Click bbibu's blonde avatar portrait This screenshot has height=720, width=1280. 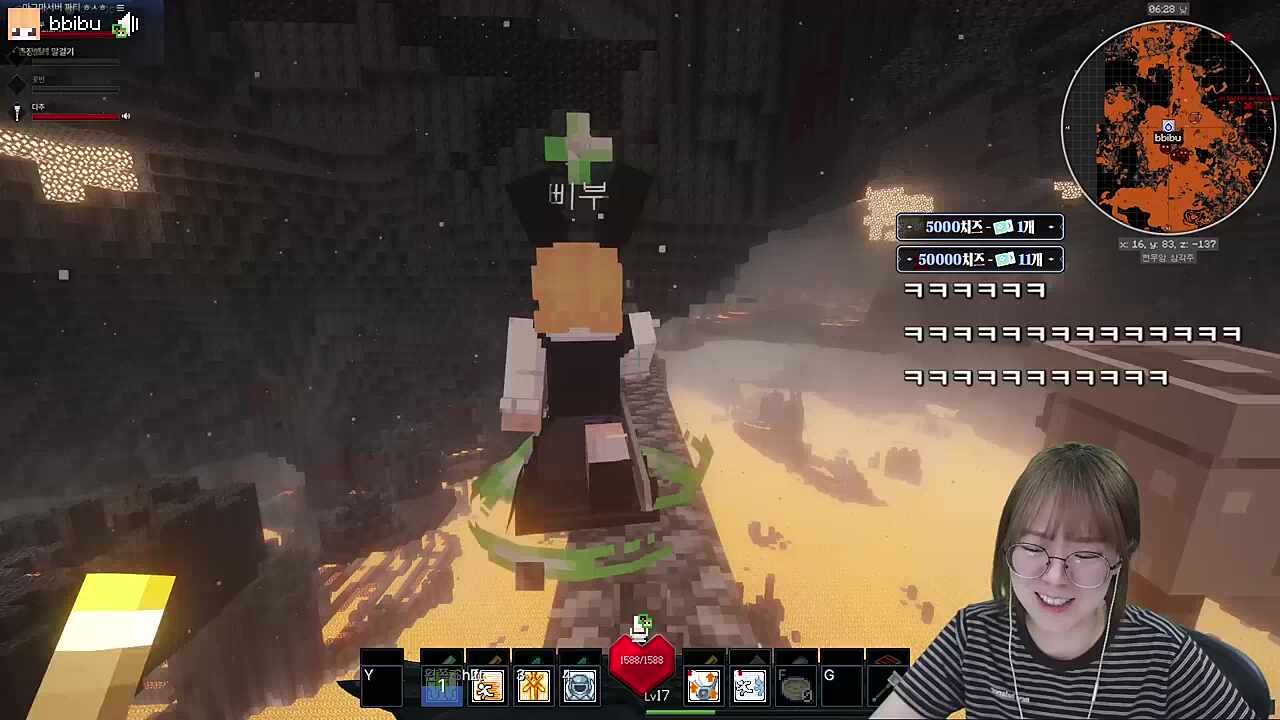click(x=24, y=25)
